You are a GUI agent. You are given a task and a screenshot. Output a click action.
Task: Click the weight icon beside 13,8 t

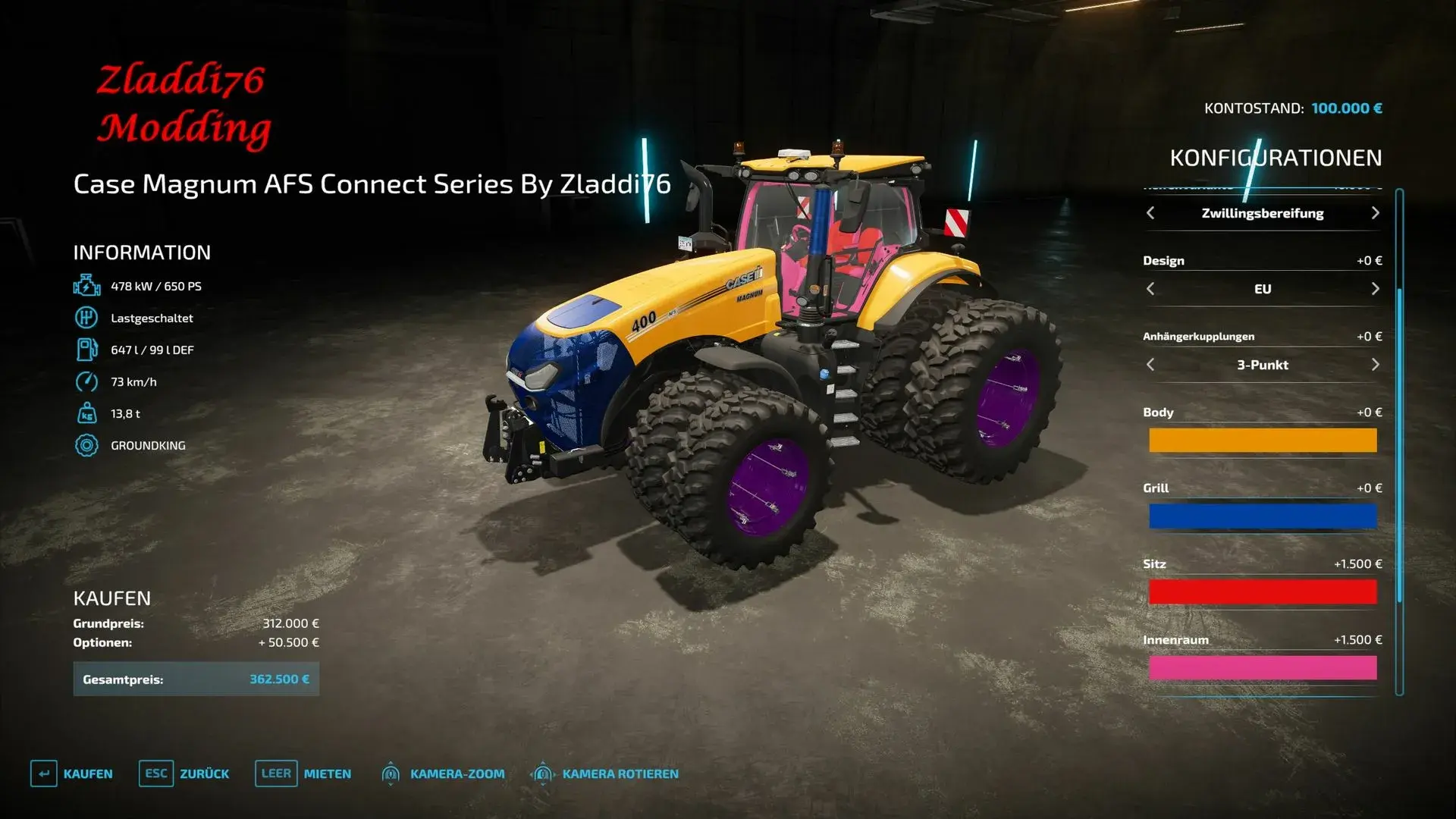pos(86,413)
